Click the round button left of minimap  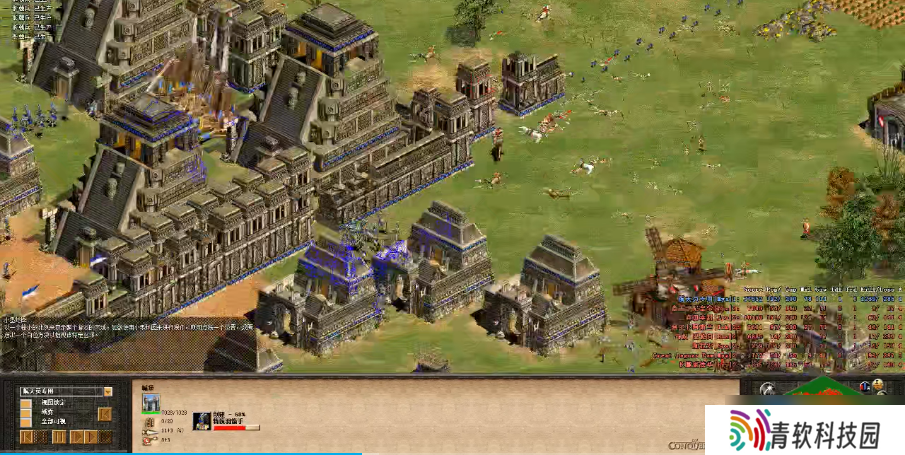(767, 390)
